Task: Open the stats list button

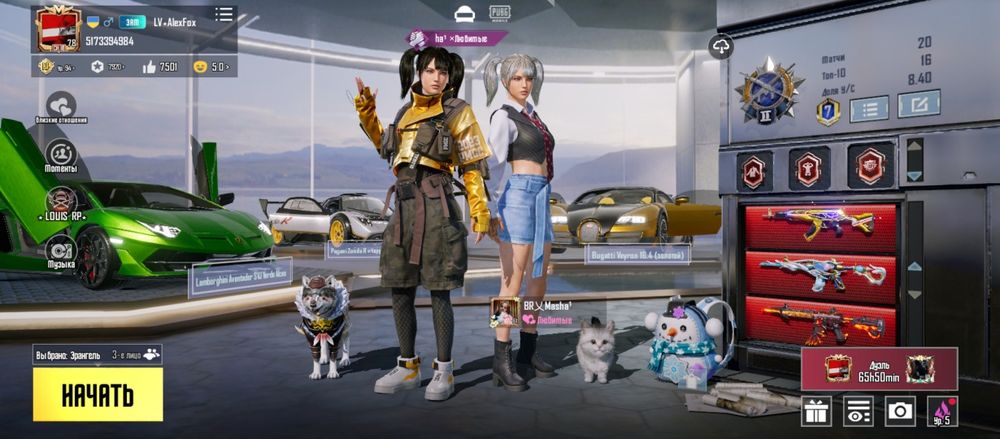Action: pyautogui.click(x=869, y=107)
